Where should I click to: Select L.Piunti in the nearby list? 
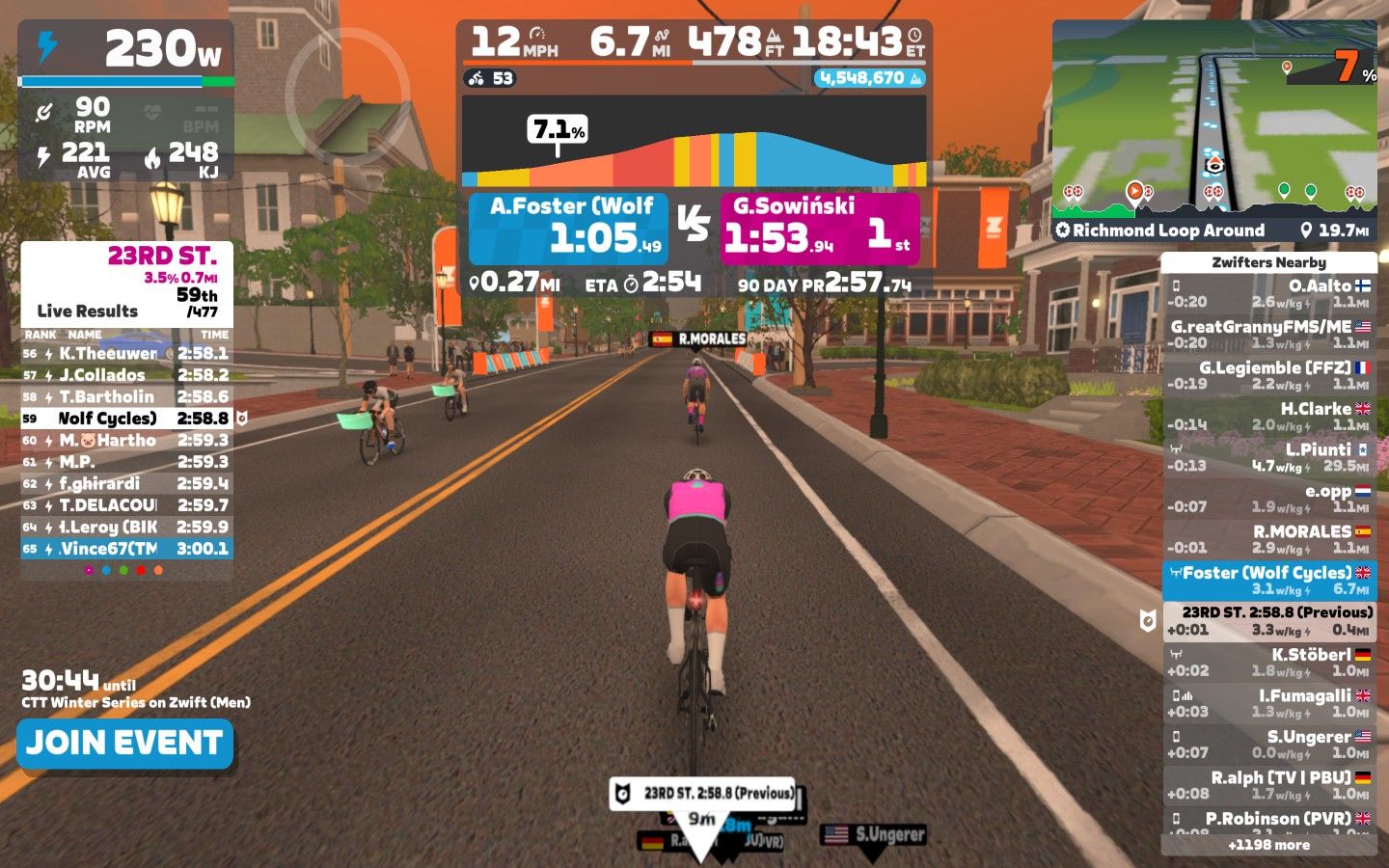click(x=1268, y=457)
